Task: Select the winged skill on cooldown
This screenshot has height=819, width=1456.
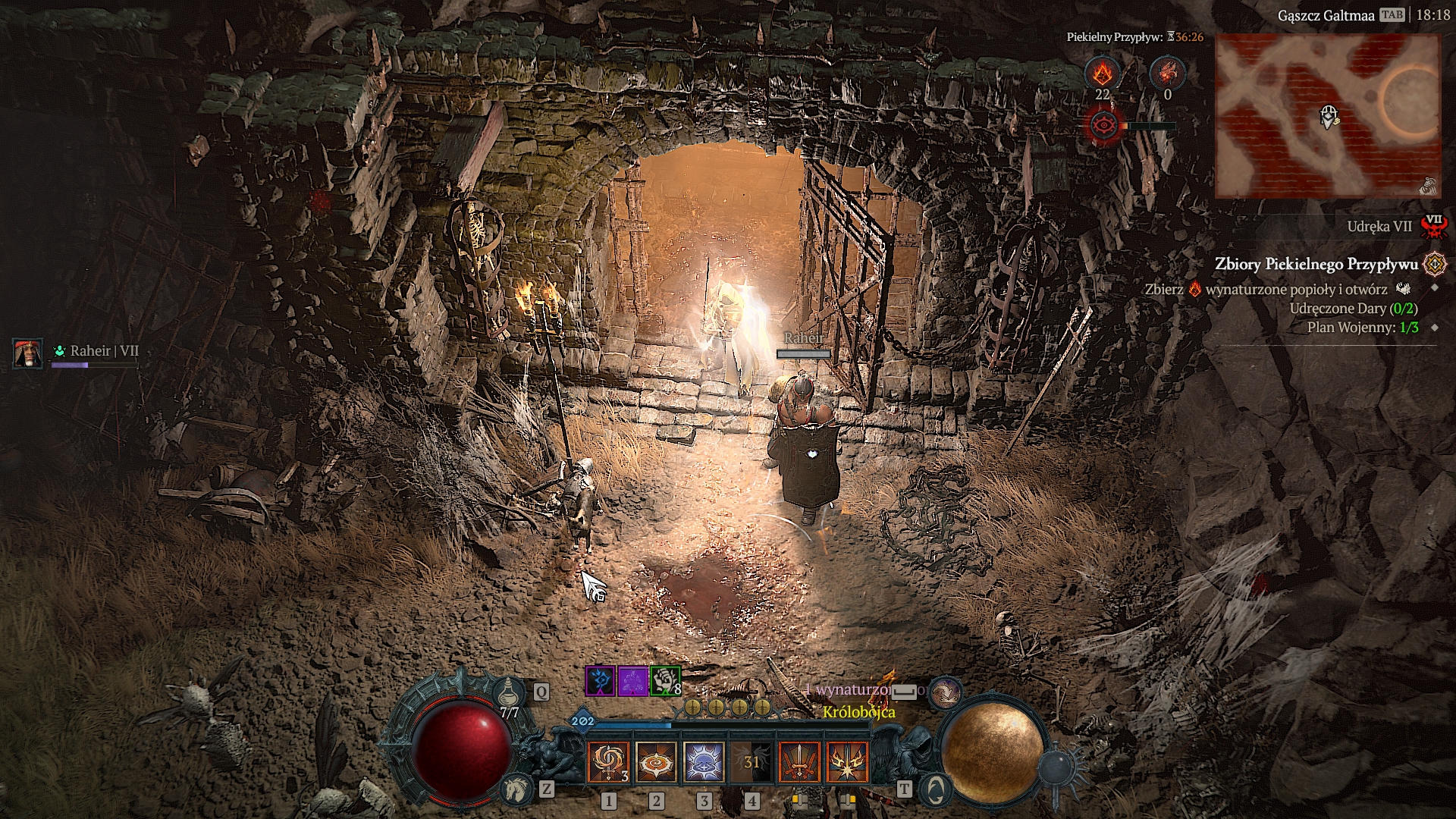Action: click(x=752, y=762)
